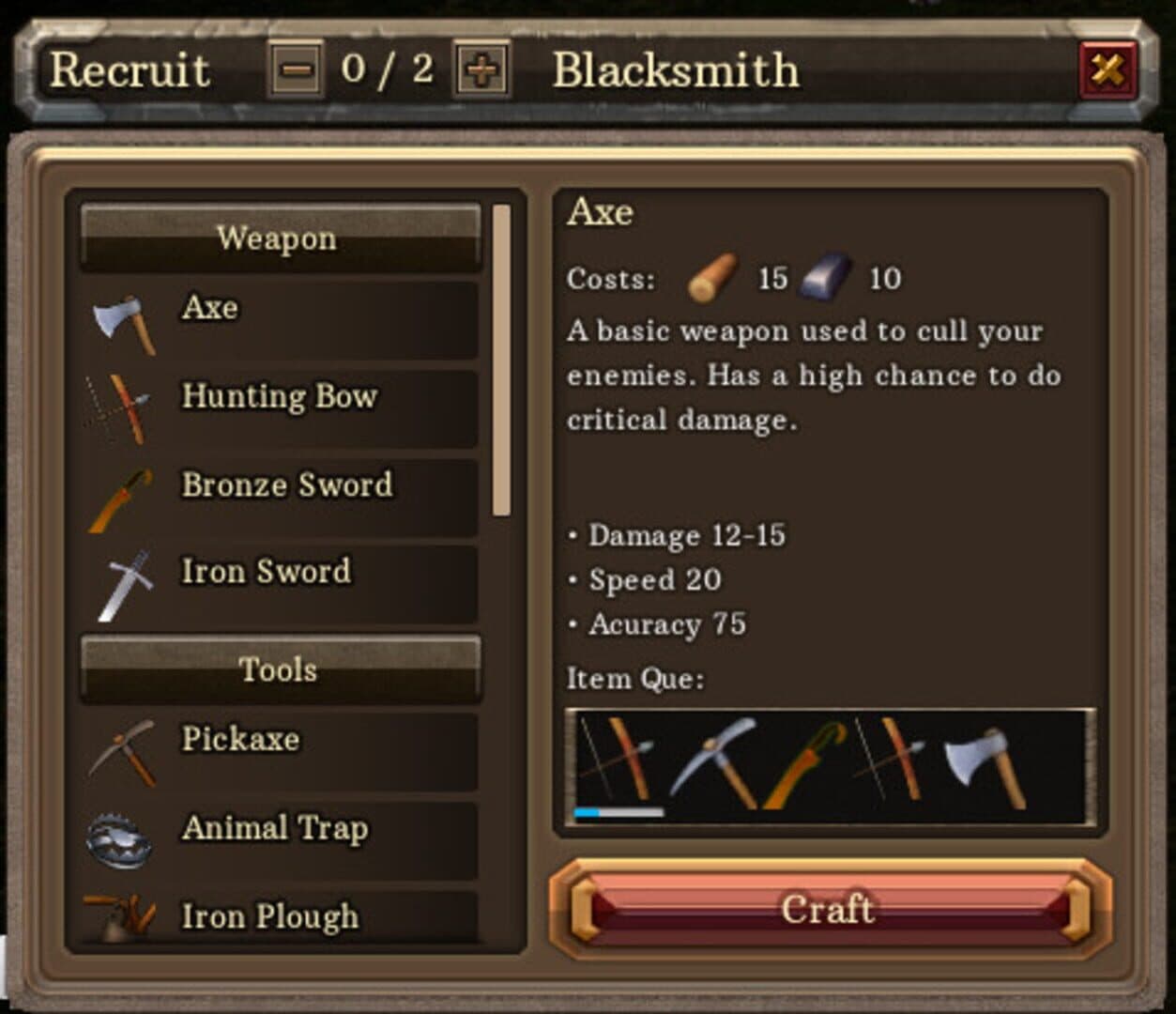This screenshot has width=1176, height=1014.
Task: Select the pickaxe in the item queue
Action: point(715,763)
